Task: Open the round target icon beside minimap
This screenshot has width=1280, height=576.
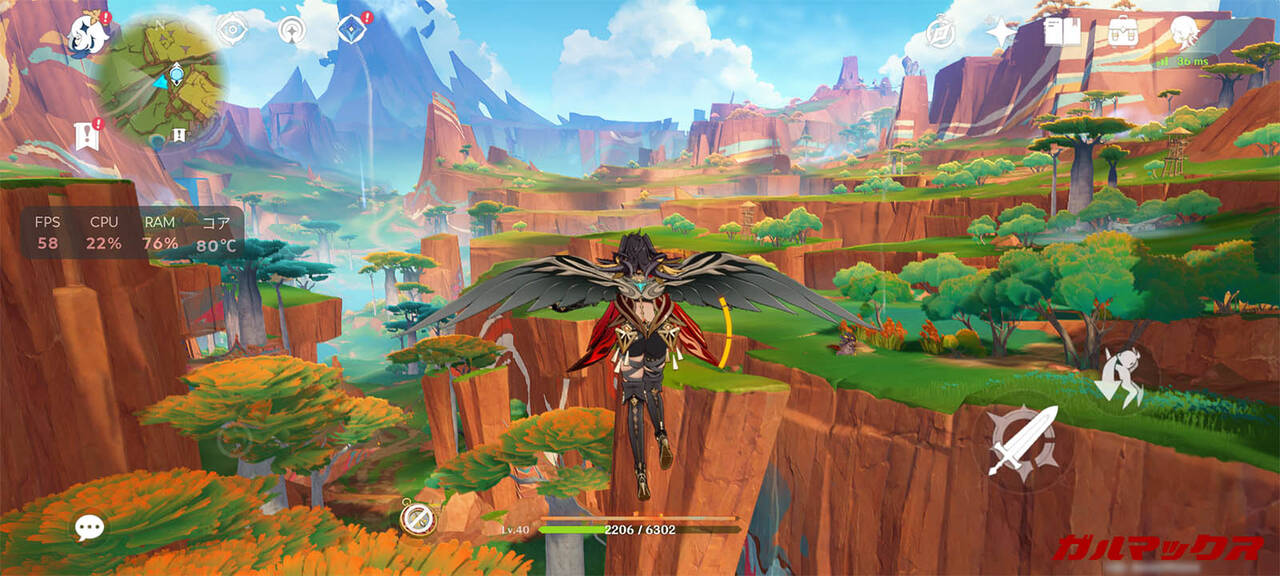Action: pyautogui.click(x=292, y=32)
